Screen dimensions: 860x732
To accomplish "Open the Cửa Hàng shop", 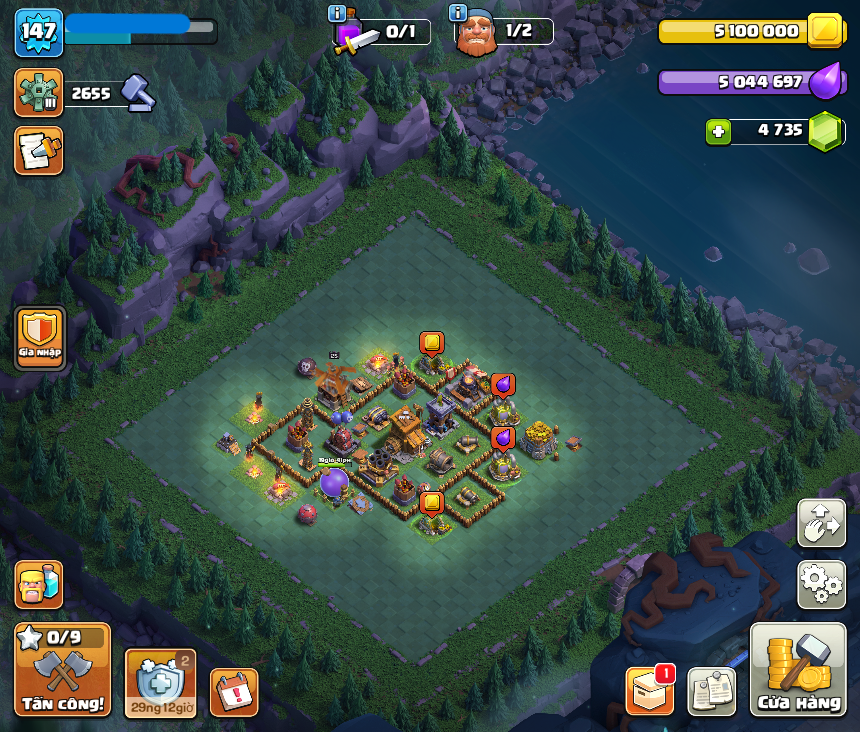I will tap(798, 670).
